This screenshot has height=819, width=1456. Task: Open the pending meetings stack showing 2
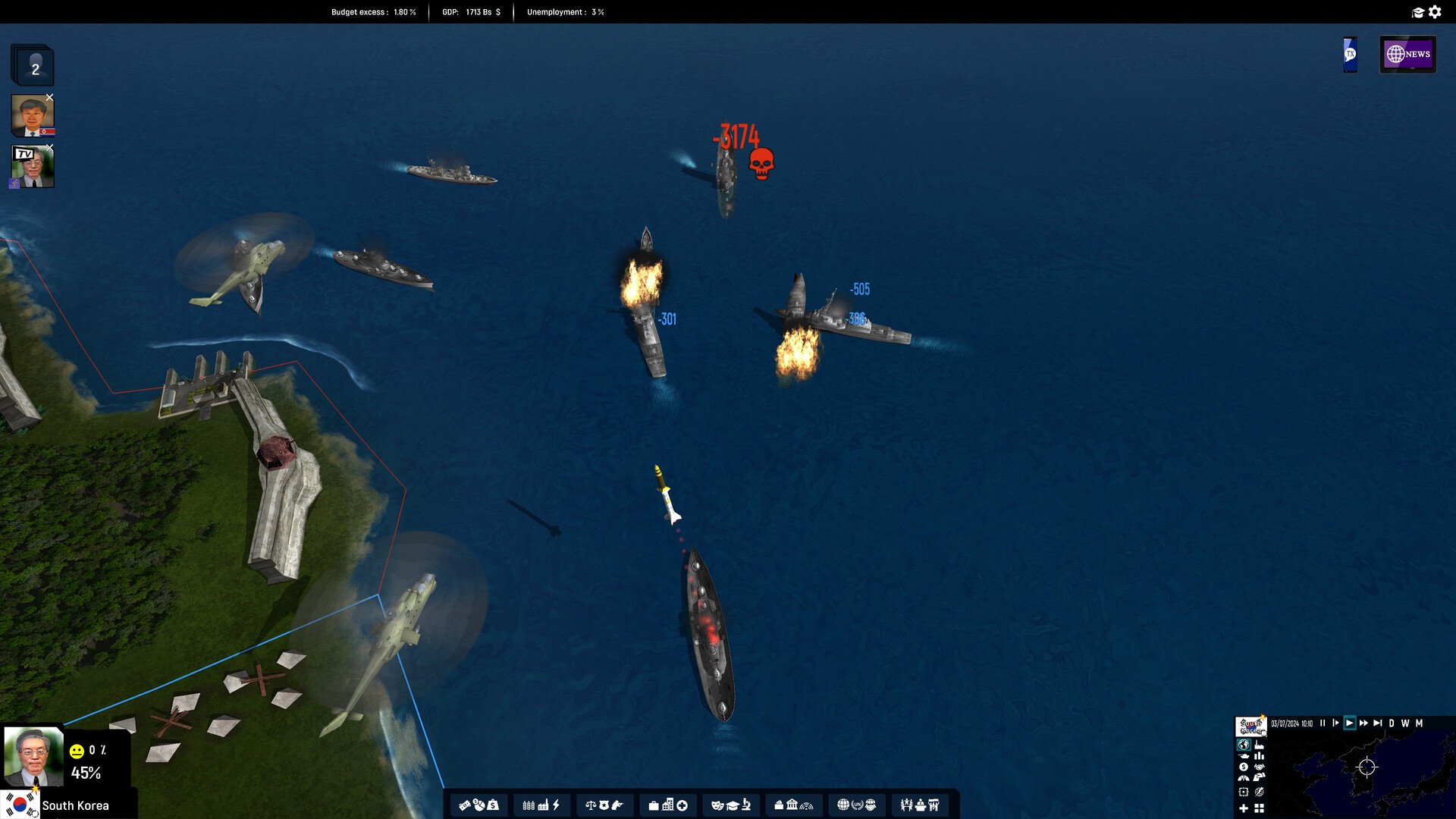(33, 67)
